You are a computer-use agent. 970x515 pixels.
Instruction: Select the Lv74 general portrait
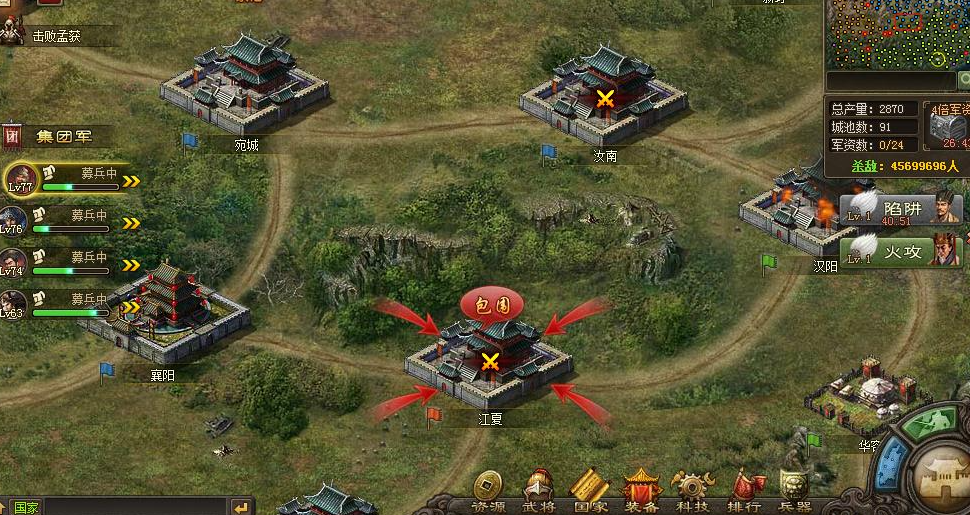click(x=13, y=262)
